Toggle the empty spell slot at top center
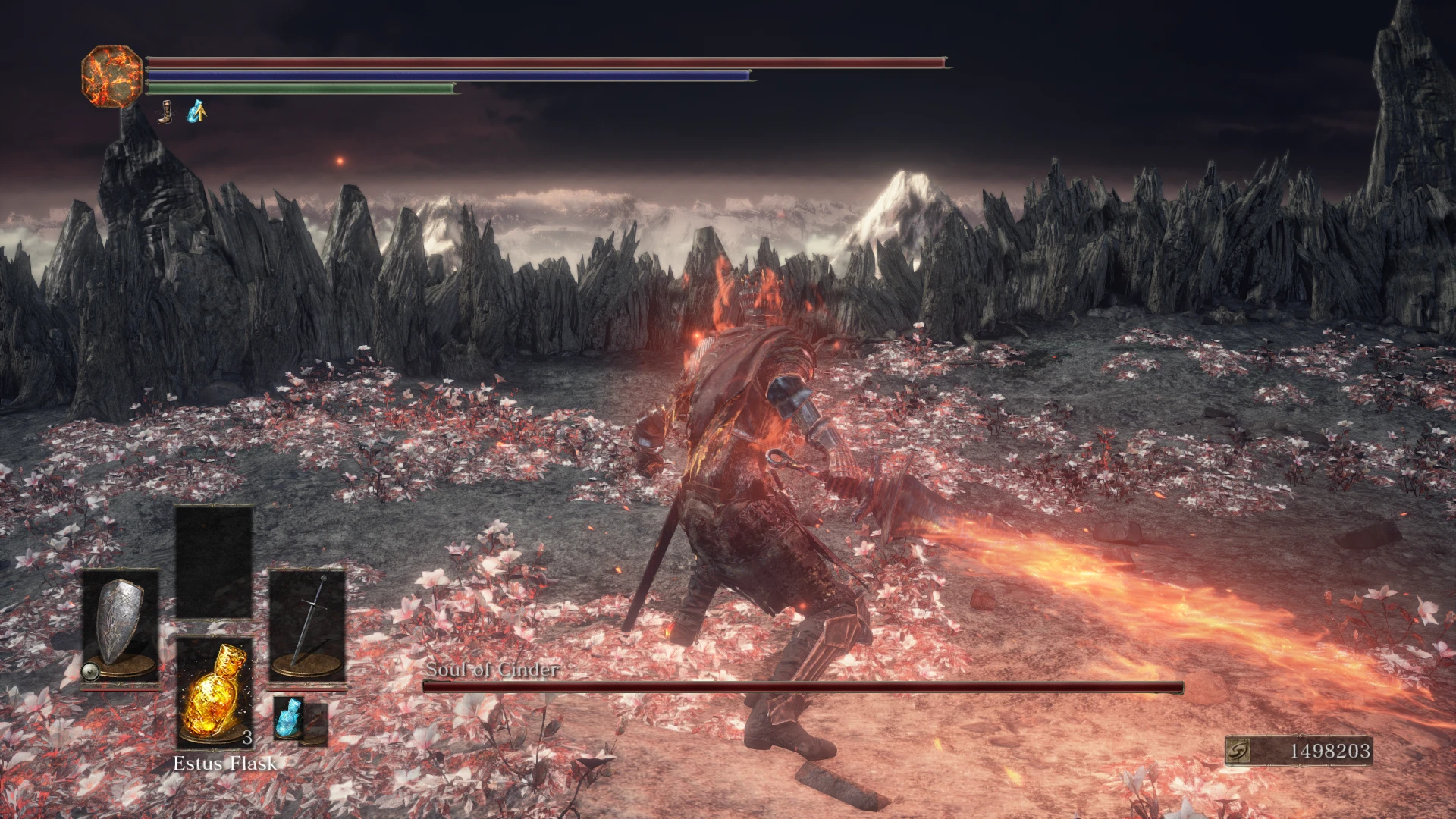The image size is (1456, 819). click(x=213, y=561)
